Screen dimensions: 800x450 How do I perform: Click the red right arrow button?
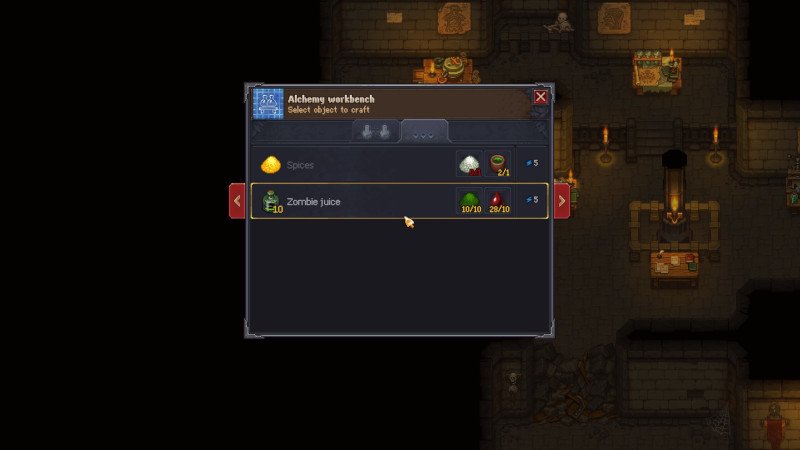562,201
